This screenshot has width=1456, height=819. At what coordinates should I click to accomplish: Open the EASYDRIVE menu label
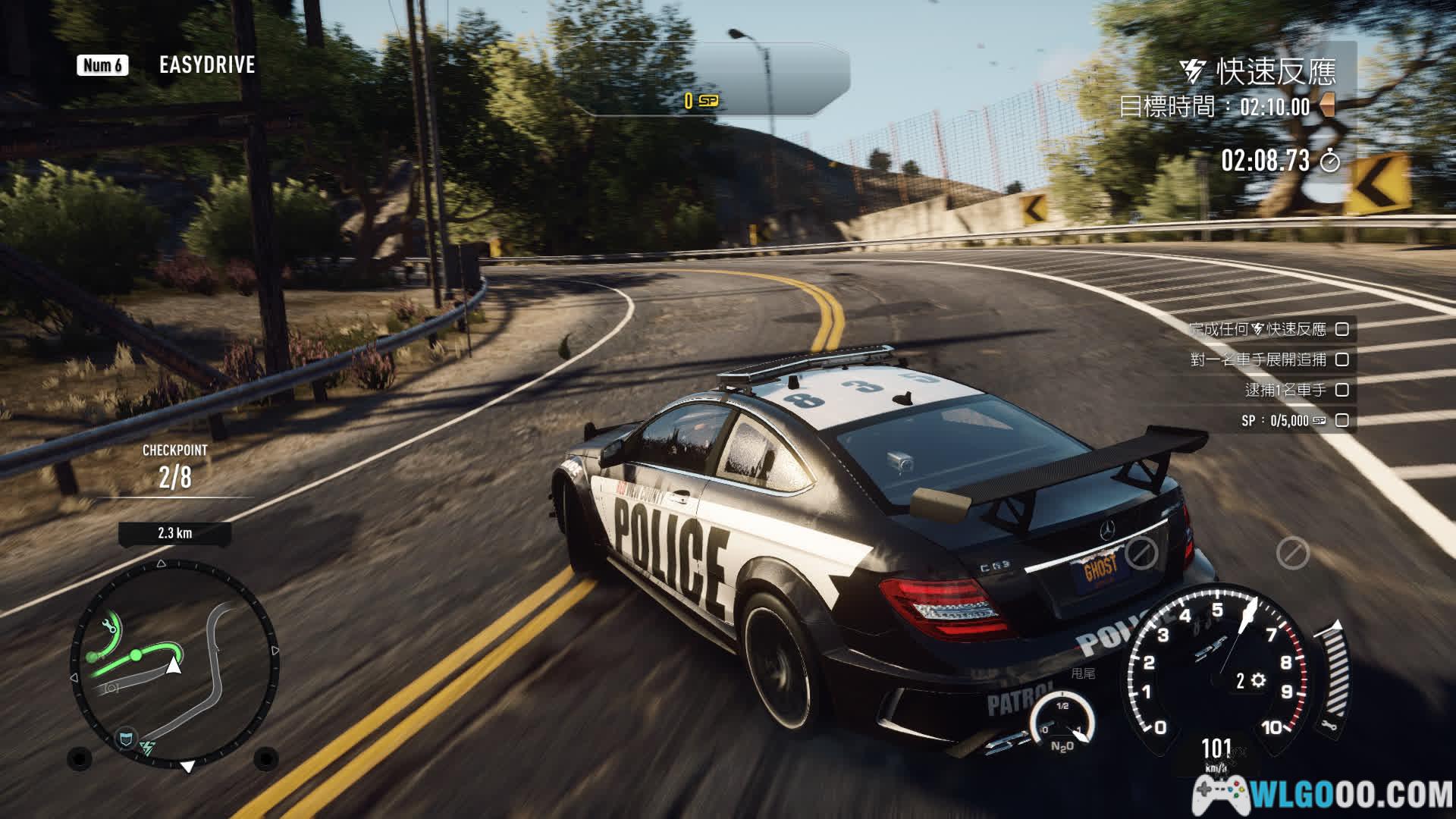207,65
